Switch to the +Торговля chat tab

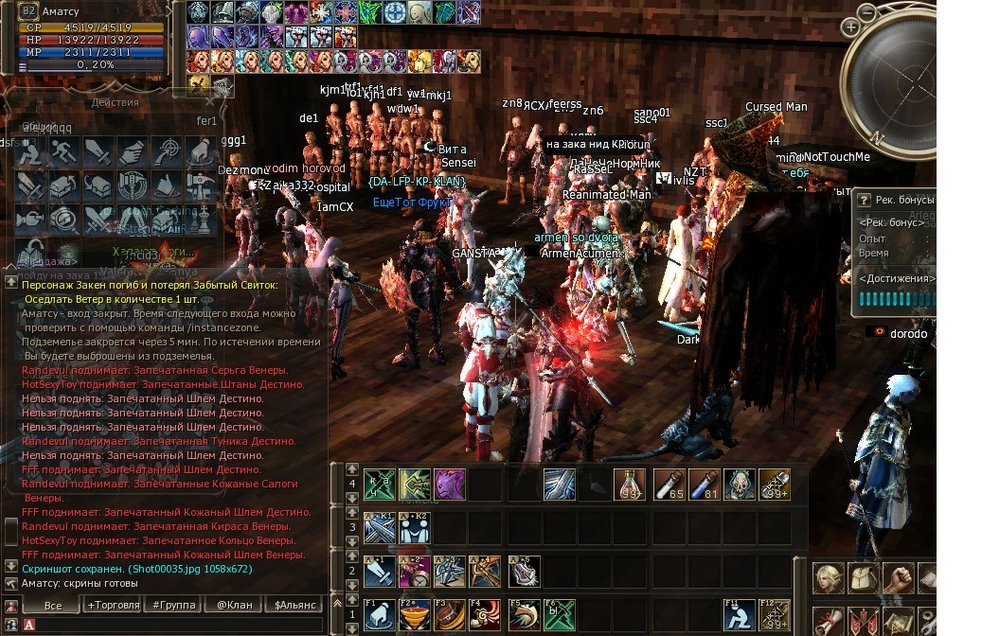[x=112, y=605]
